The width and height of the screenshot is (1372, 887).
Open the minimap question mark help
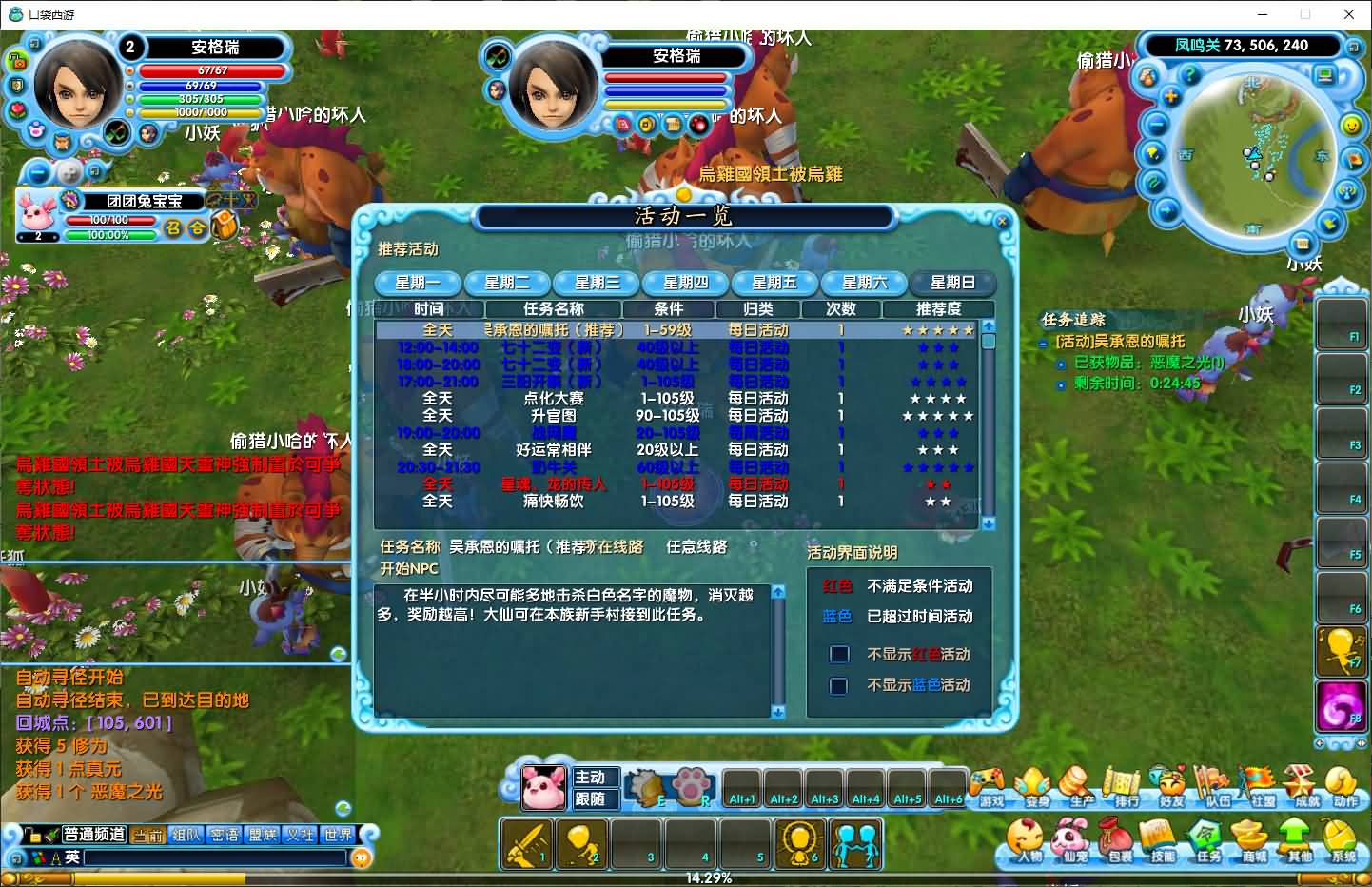click(x=1189, y=74)
